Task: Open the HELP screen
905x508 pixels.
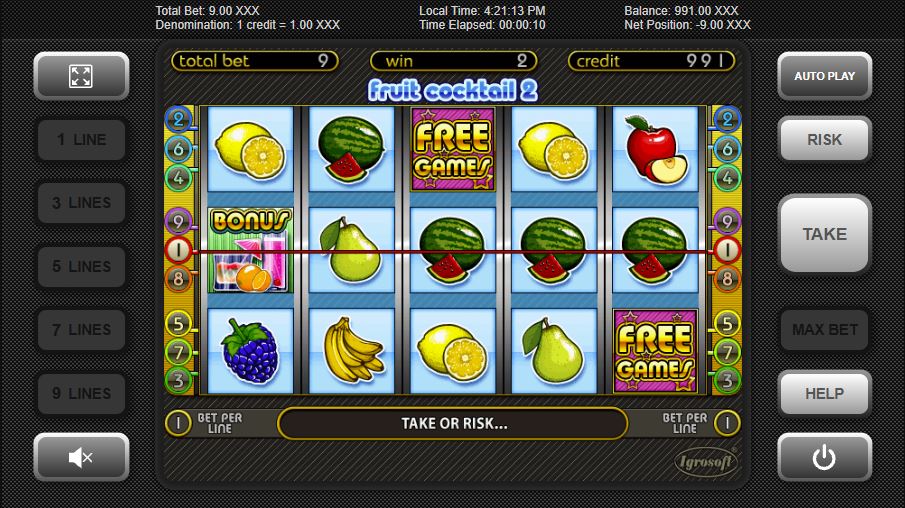Action: point(824,394)
